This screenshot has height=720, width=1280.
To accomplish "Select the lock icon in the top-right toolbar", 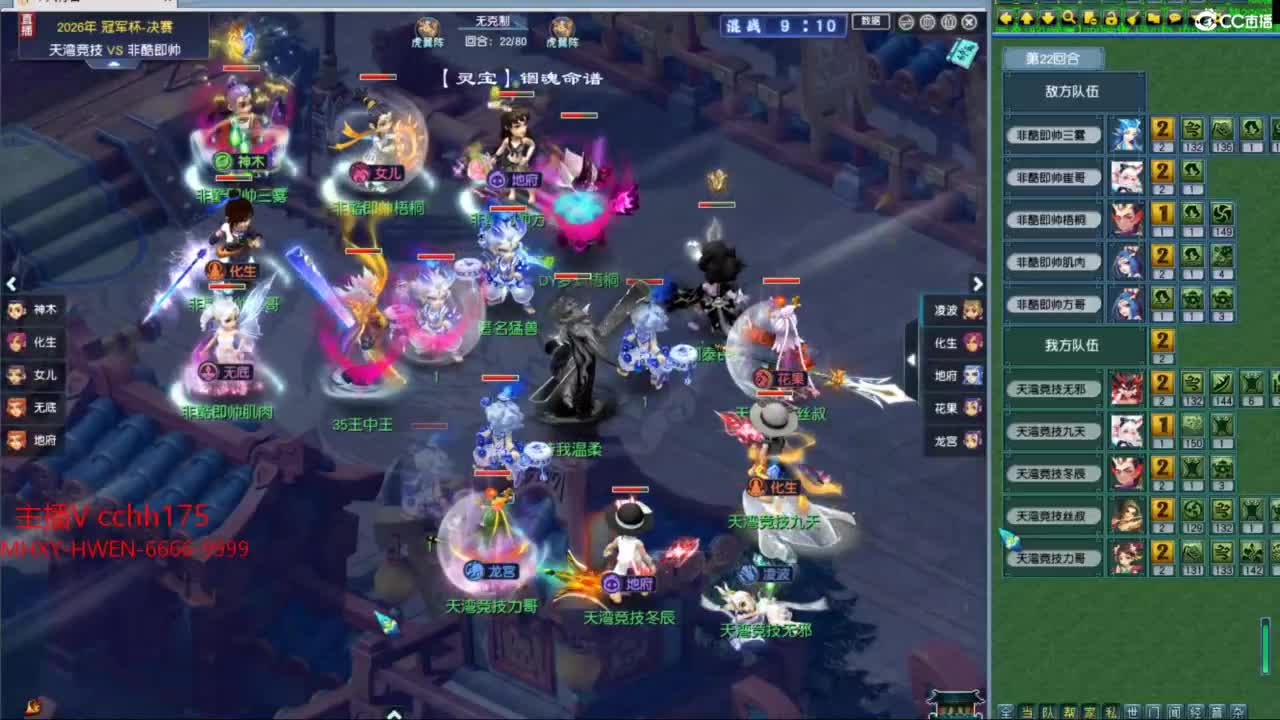I will (x=1112, y=17).
